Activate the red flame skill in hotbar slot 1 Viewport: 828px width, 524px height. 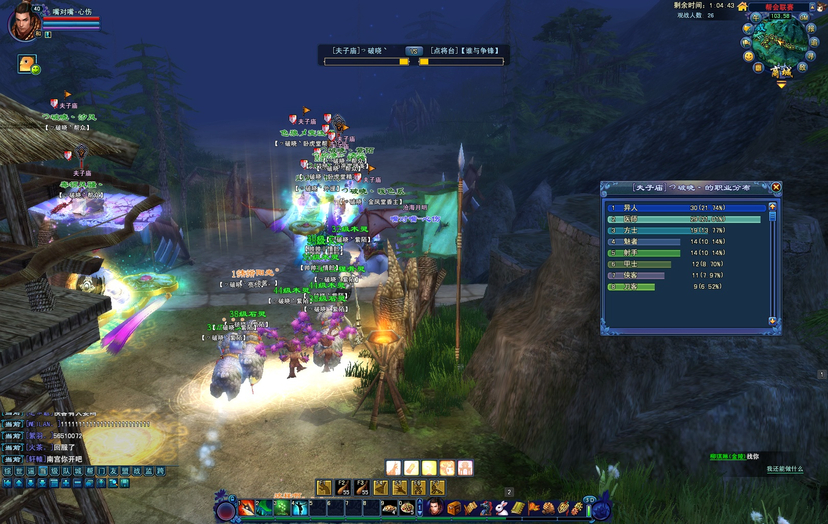pyautogui.click(x=246, y=508)
